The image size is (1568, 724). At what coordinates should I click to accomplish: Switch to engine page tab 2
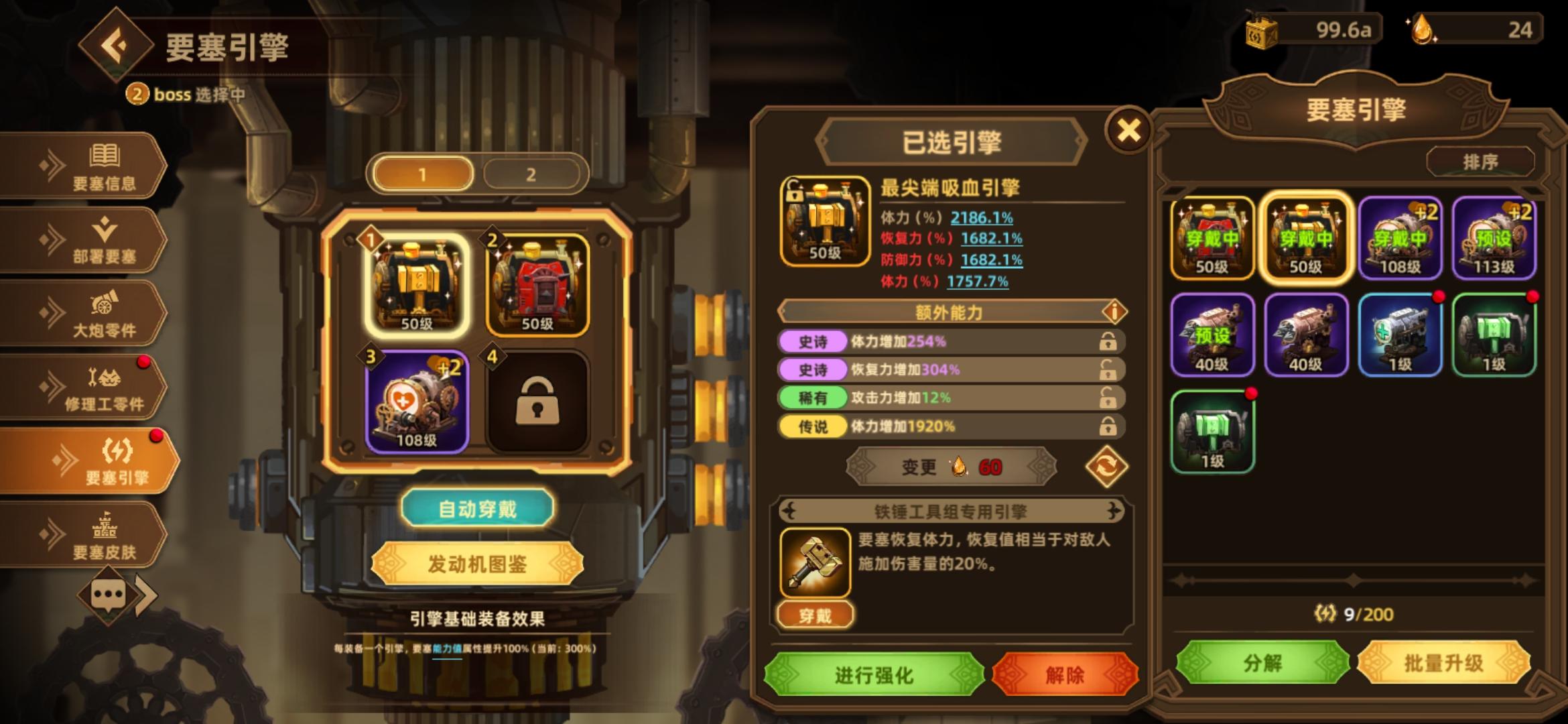[533, 174]
